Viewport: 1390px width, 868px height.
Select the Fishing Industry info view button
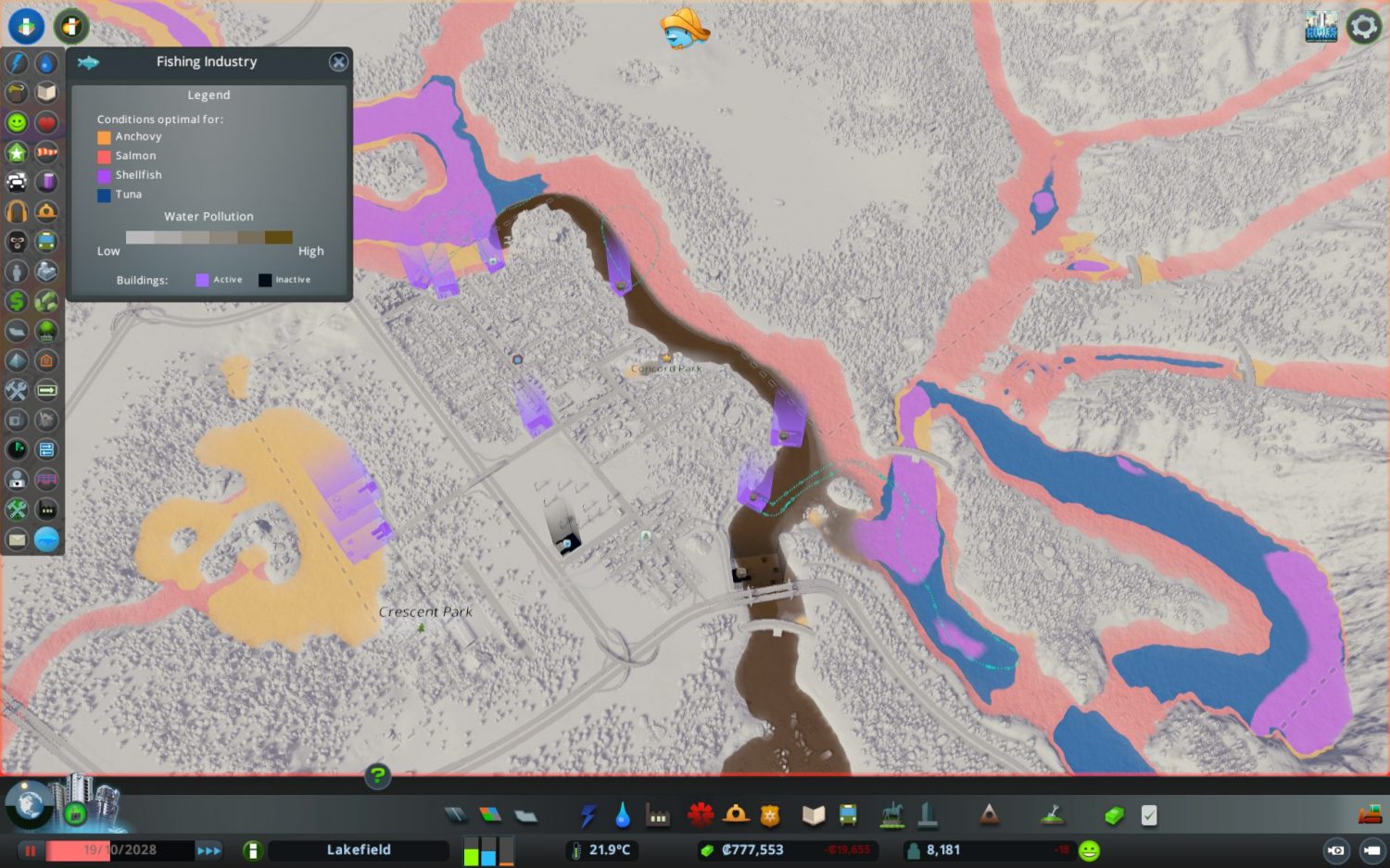[46, 538]
